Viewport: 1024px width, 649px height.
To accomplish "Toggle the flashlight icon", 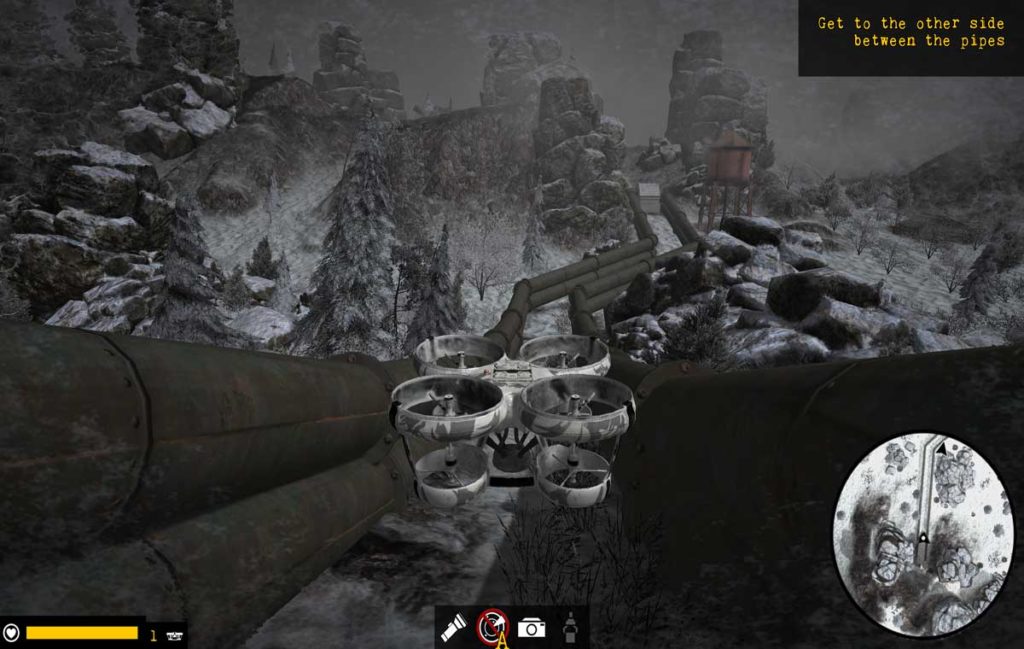I will (x=454, y=627).
